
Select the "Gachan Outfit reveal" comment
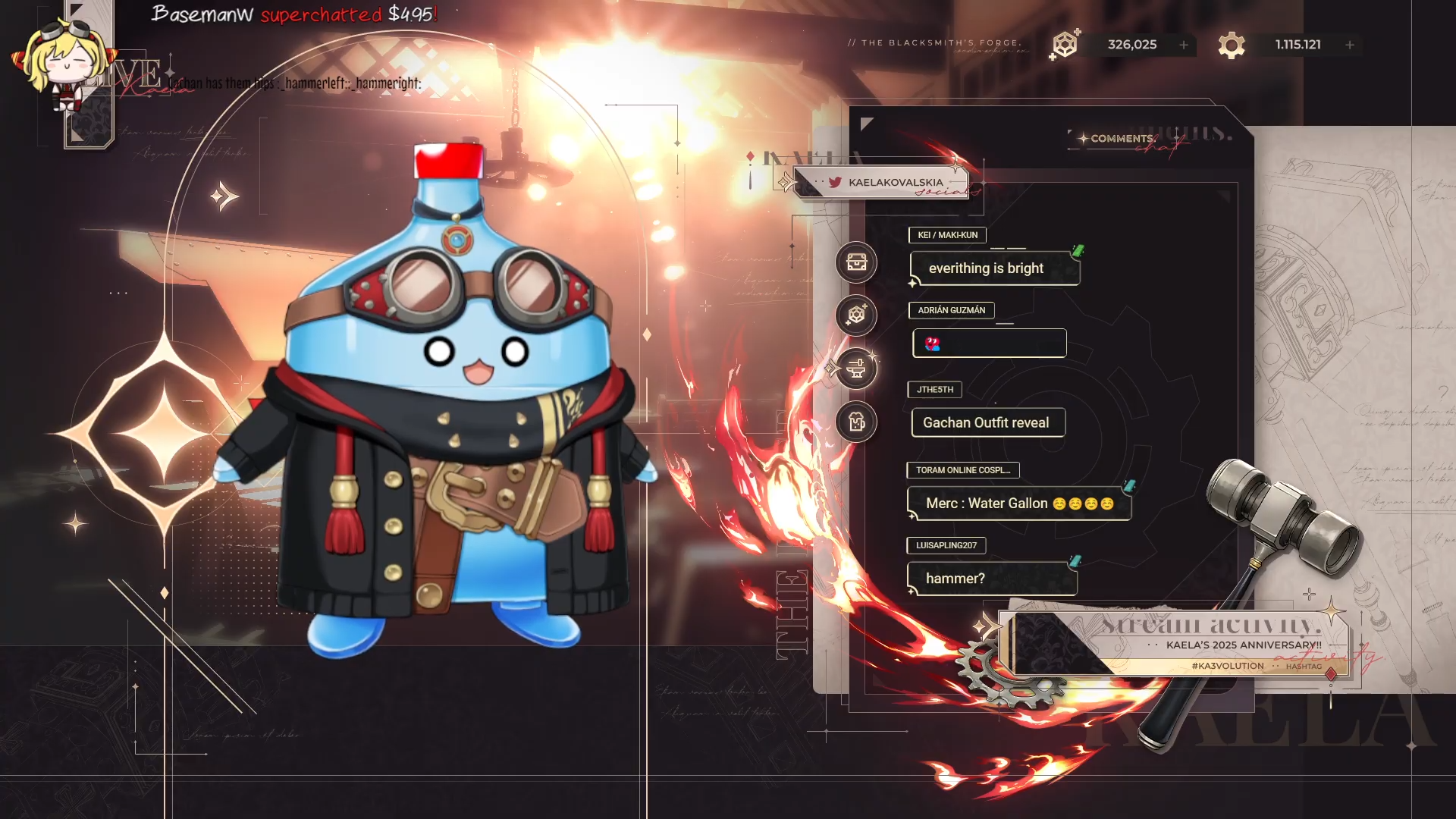(x=986, y=422)
